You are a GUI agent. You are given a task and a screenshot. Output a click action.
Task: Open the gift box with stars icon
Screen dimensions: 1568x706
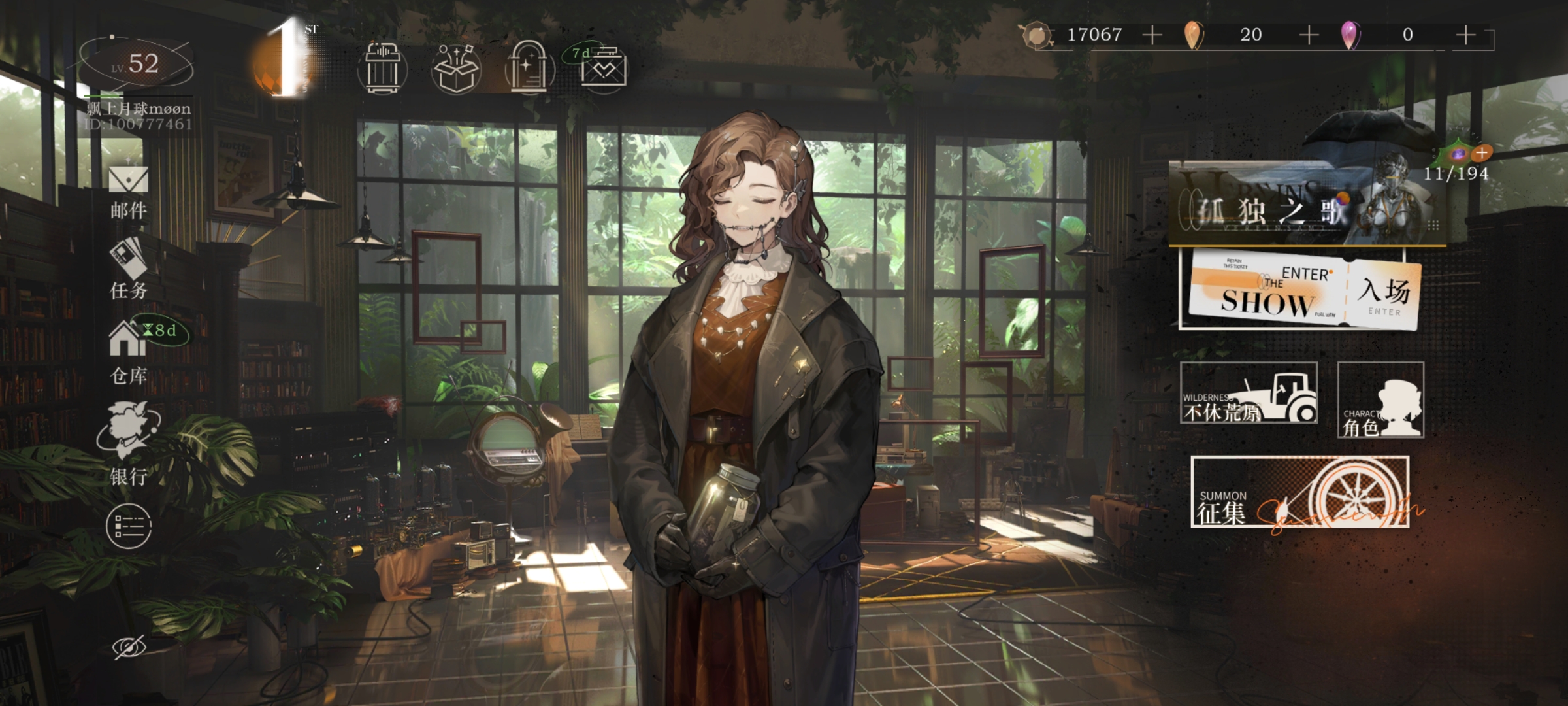click(x=456, y=69)
